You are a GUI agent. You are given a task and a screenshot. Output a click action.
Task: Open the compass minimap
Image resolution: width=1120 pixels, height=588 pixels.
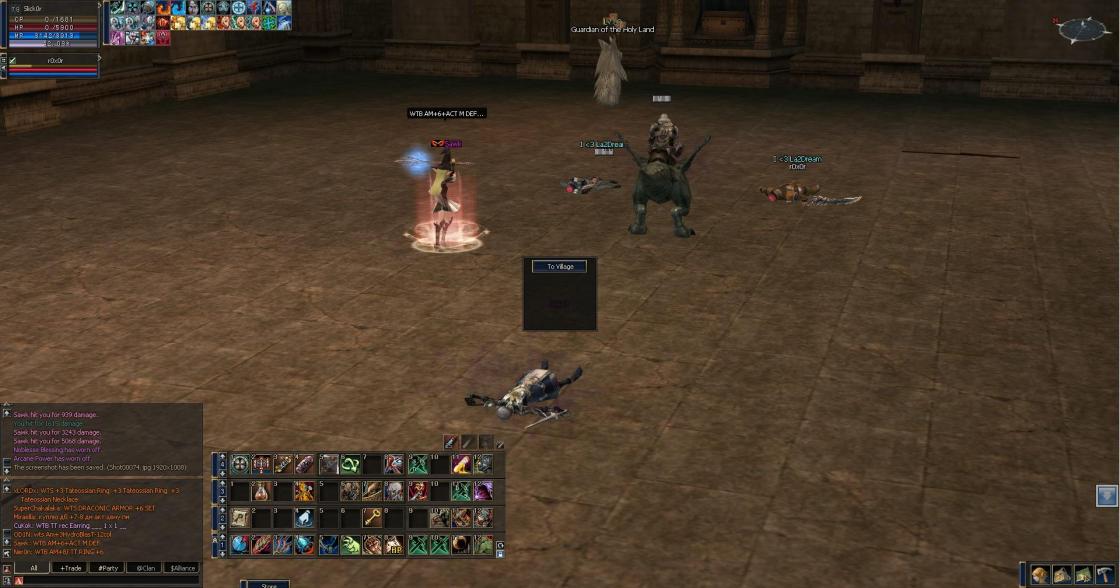pos(1083,30)
